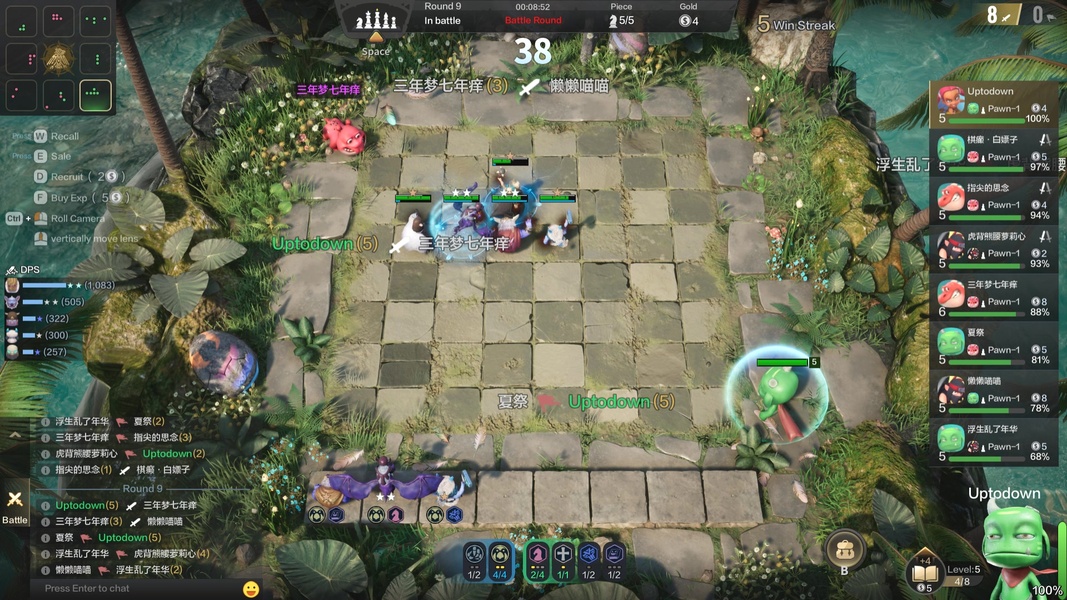Open the emoji picker smiley face

pyautogui.click(x=251, y=589)
